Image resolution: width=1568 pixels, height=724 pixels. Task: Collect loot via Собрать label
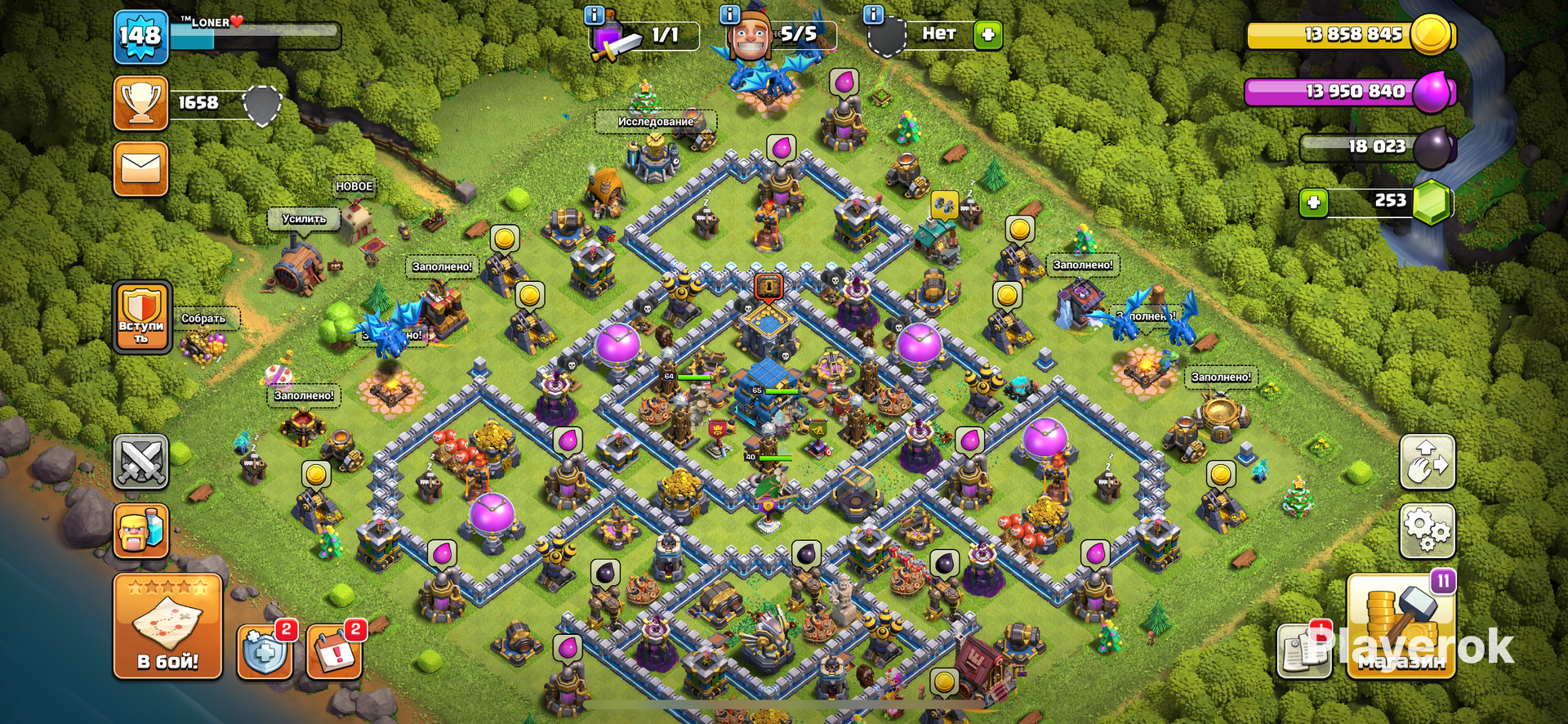[203, 319]
